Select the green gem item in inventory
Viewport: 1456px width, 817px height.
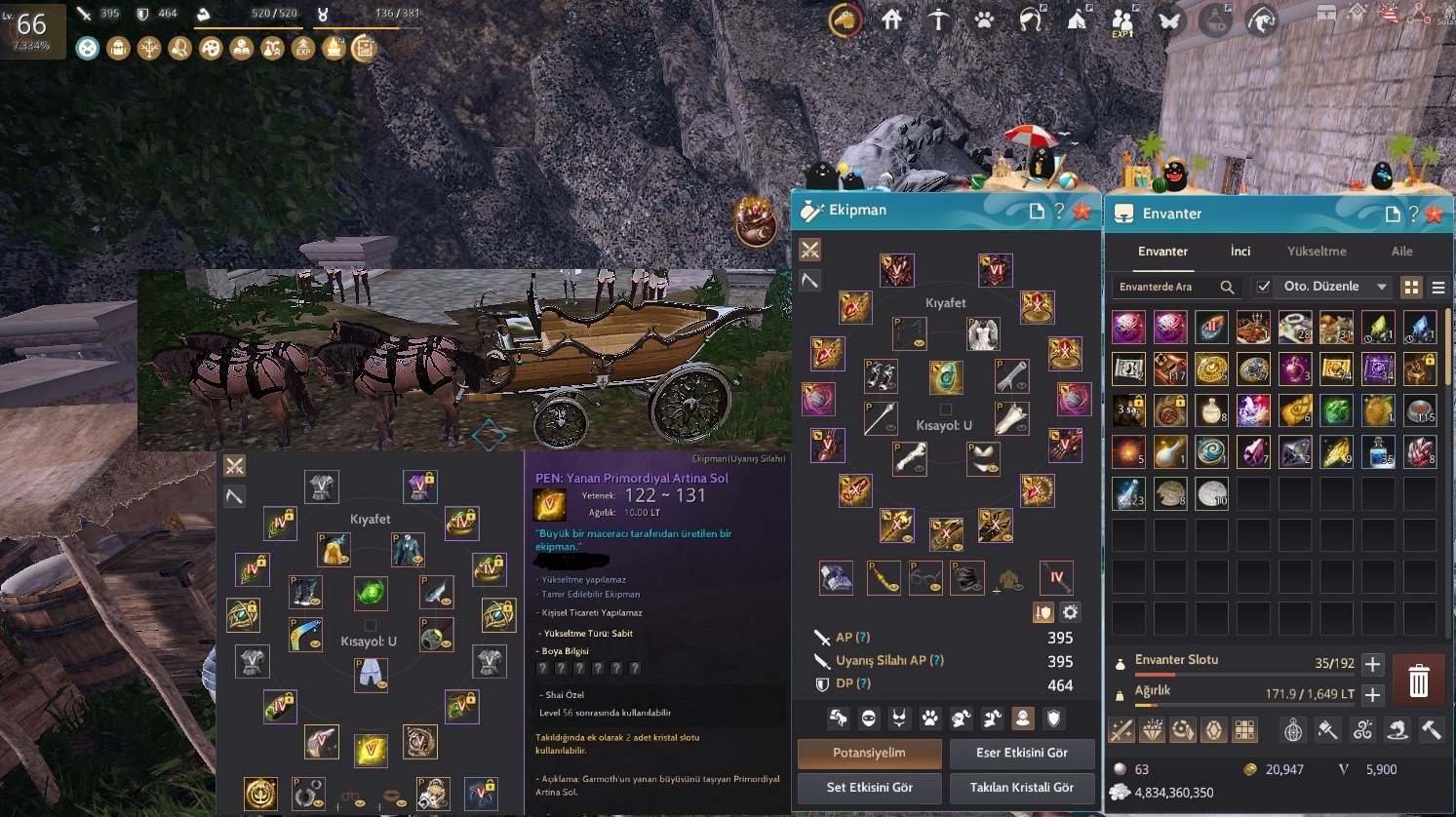coord(1336,410)
